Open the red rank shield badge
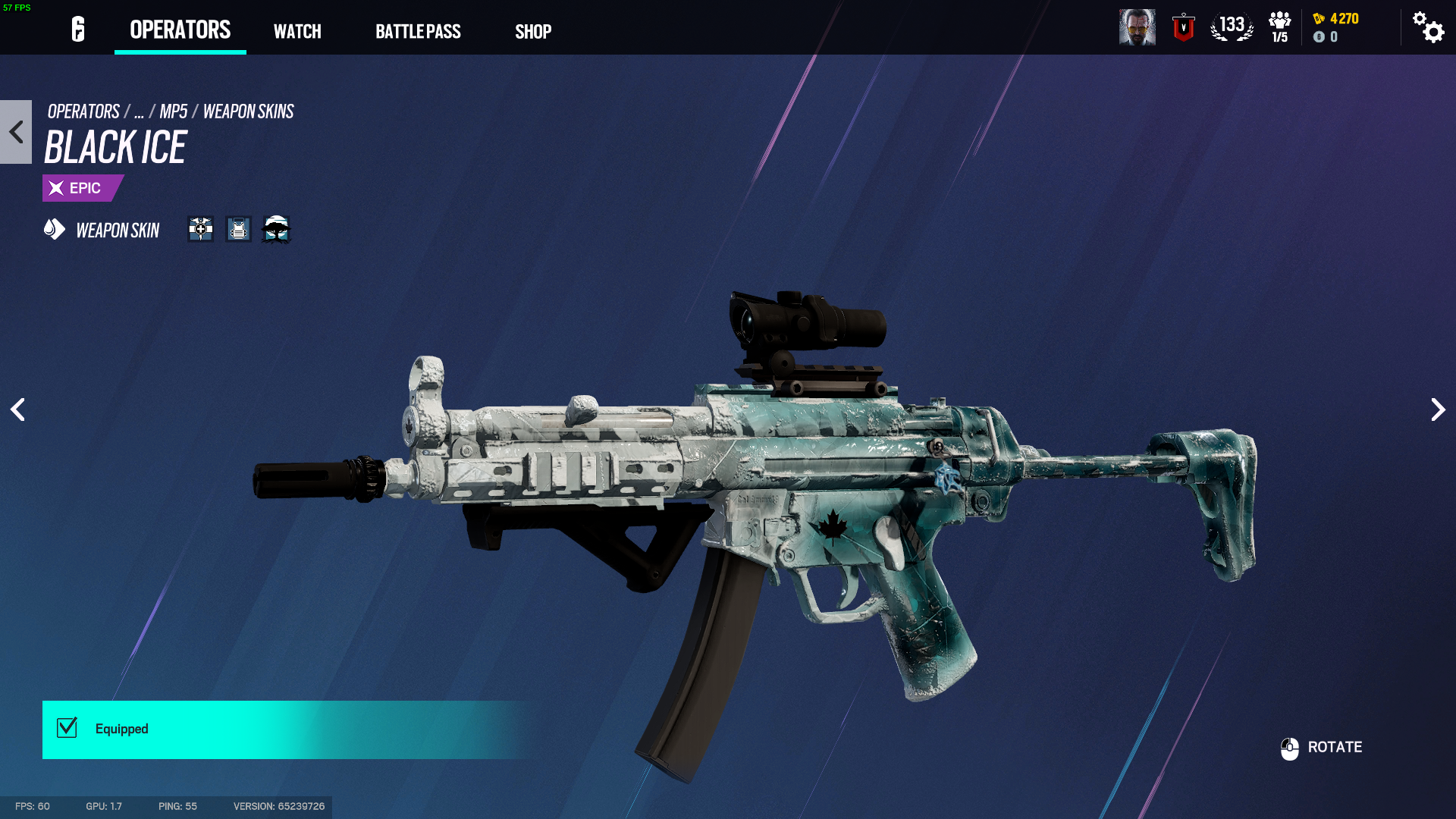Screen dimensions: 1456x819 click(x=1183, y=27)
